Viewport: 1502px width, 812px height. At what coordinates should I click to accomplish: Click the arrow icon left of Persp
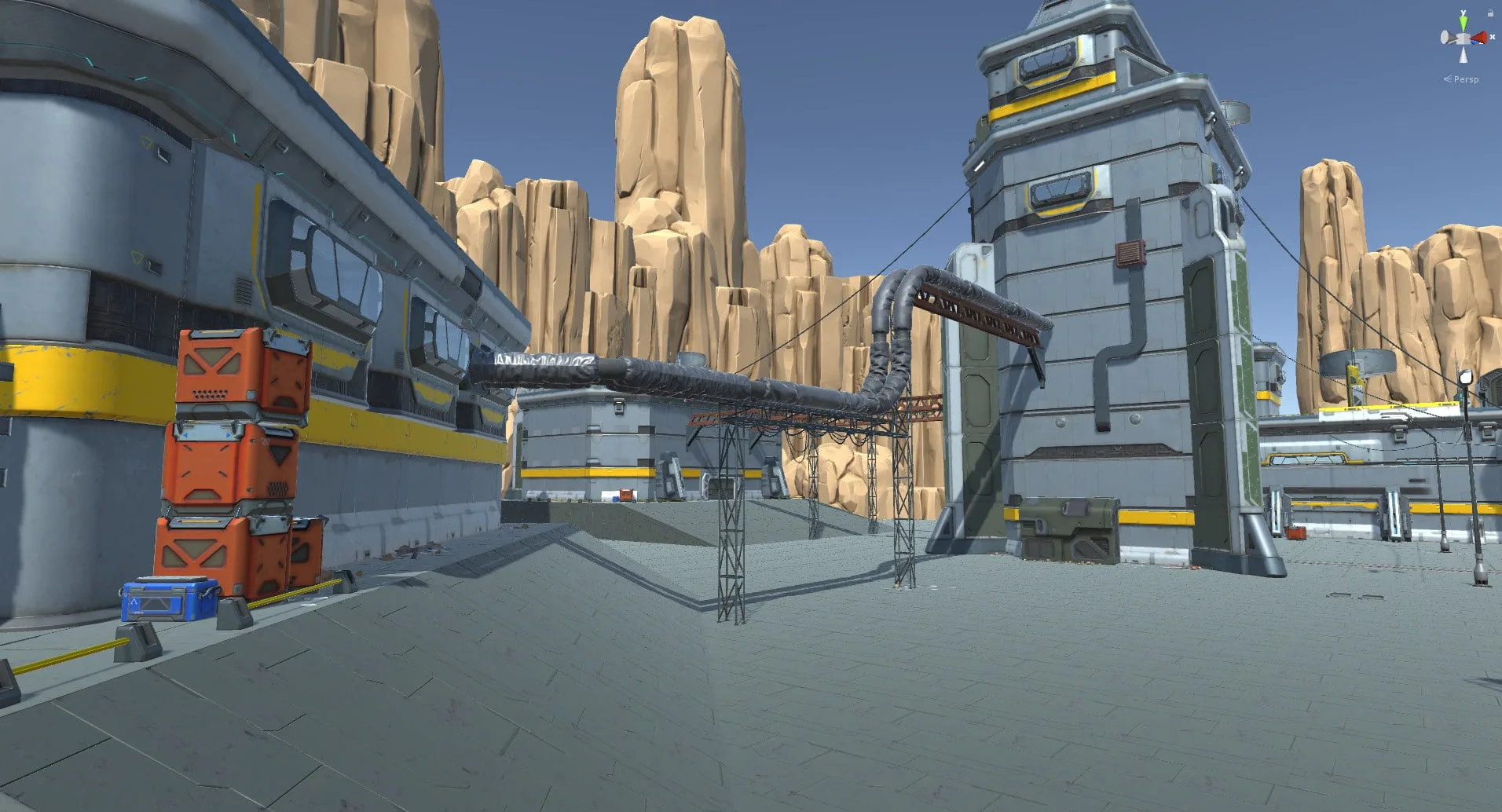(x=1448, y=79)
